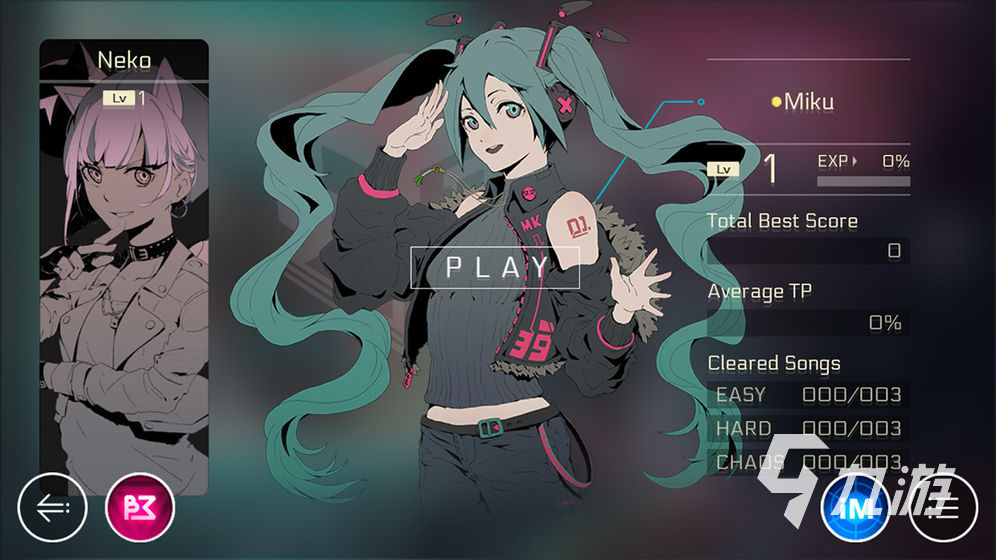Open the blue iM button
The image size is (996, 560).
(855, 508)
